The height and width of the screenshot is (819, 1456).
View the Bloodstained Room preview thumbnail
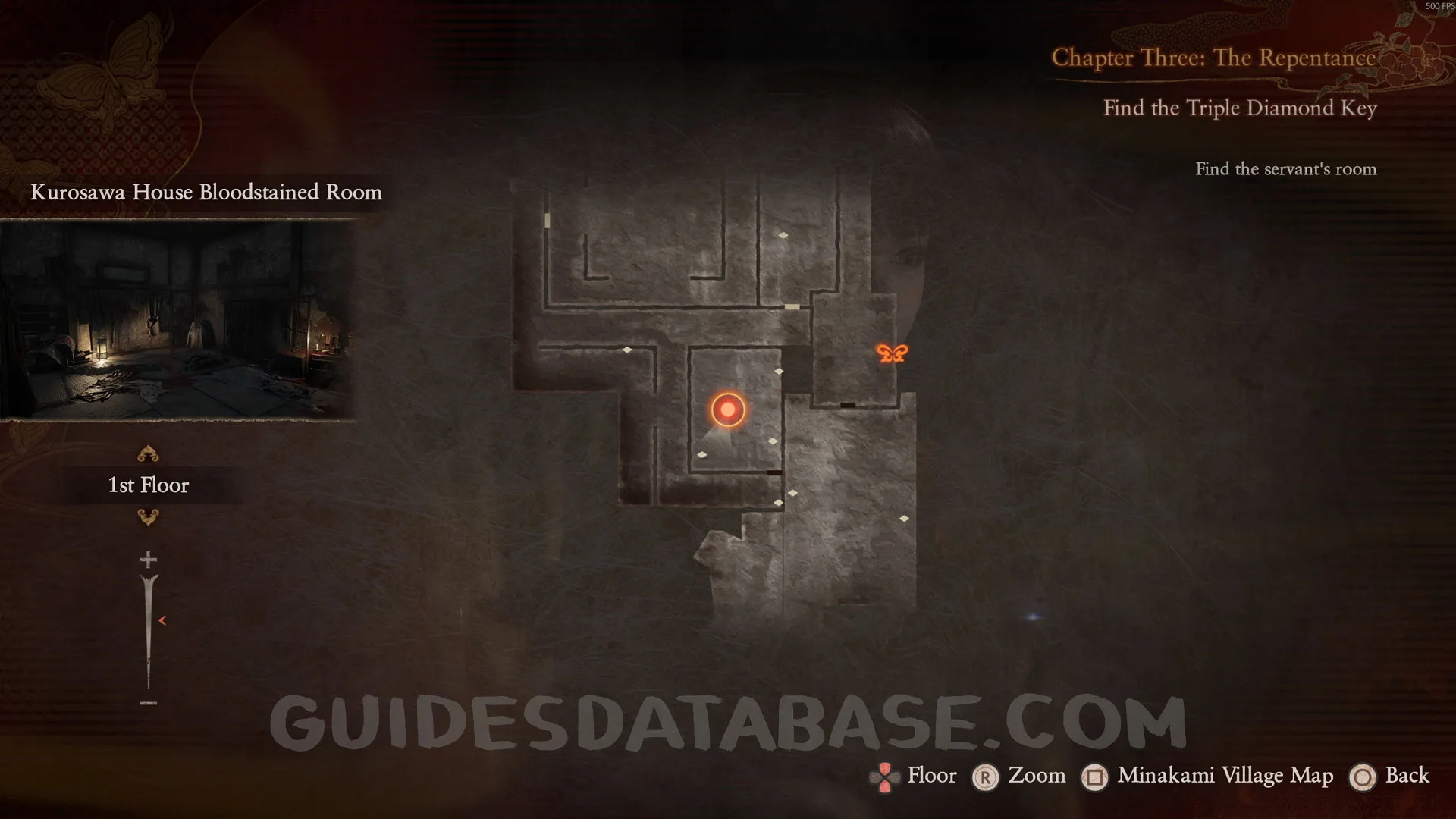(178, 318)
